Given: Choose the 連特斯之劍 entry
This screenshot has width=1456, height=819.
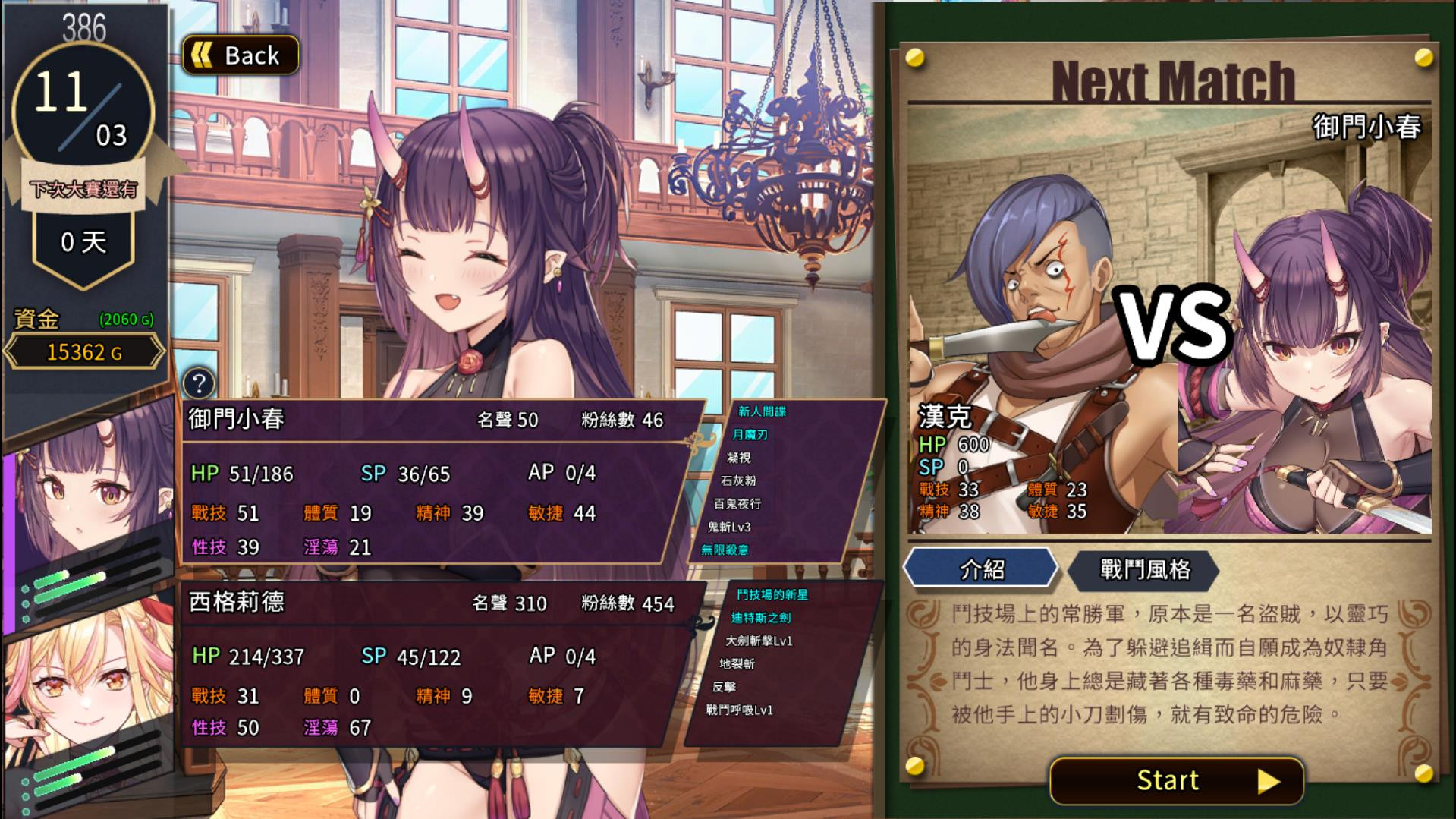Looking at the screenshot, I should click(x=760, y=618).
